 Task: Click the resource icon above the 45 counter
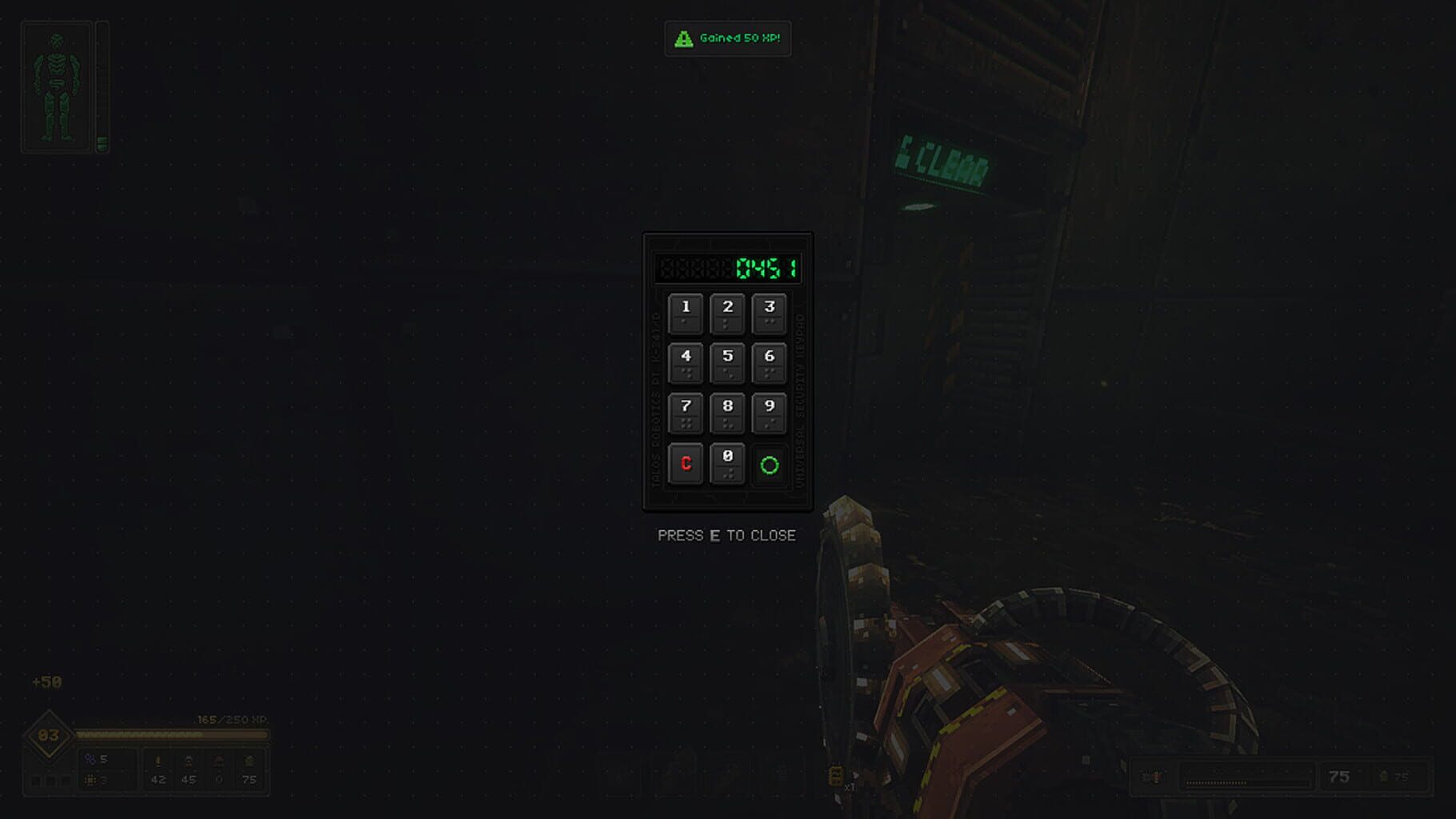point(189,758)
